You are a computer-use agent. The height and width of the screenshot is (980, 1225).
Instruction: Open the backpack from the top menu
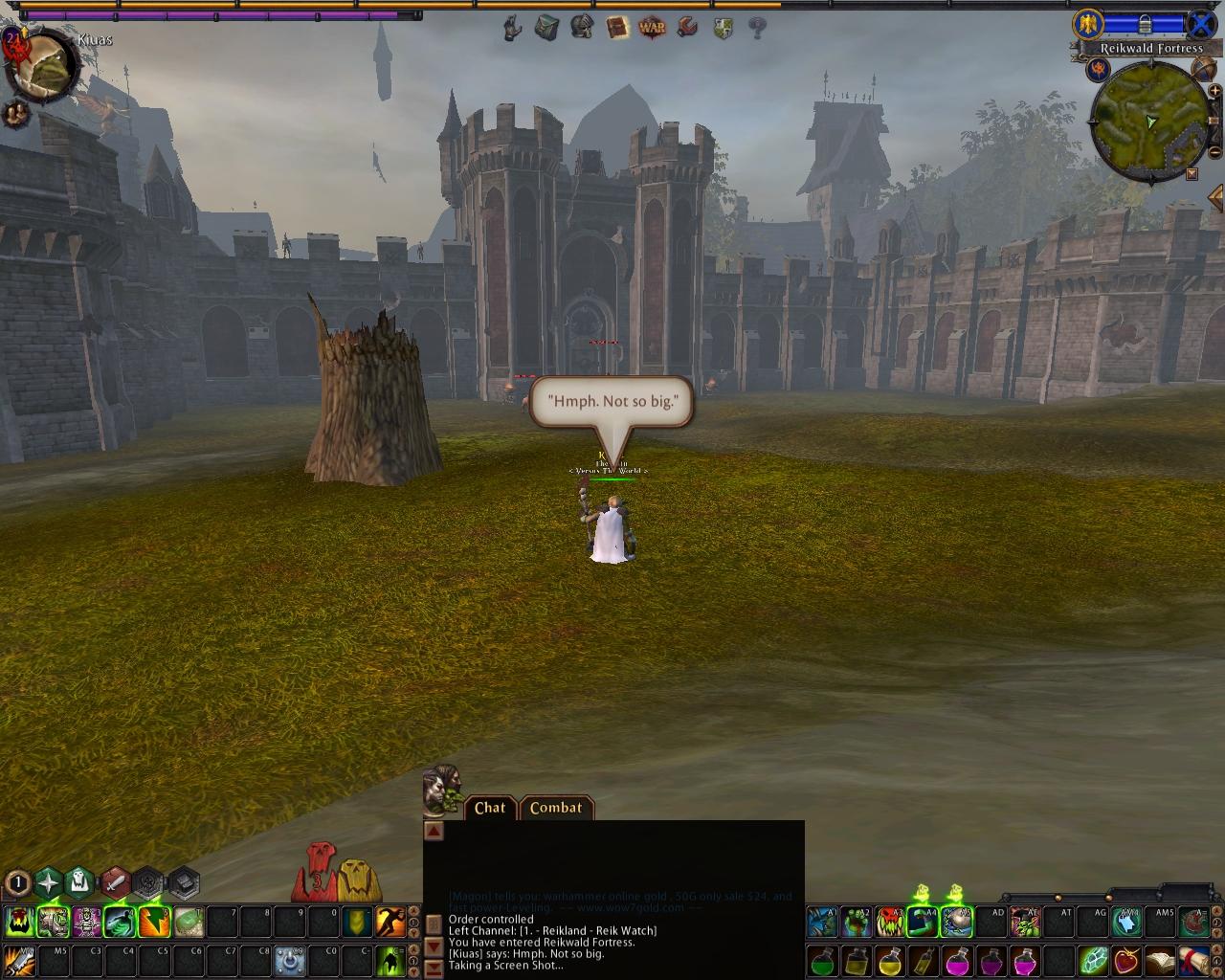pos(546,28)
